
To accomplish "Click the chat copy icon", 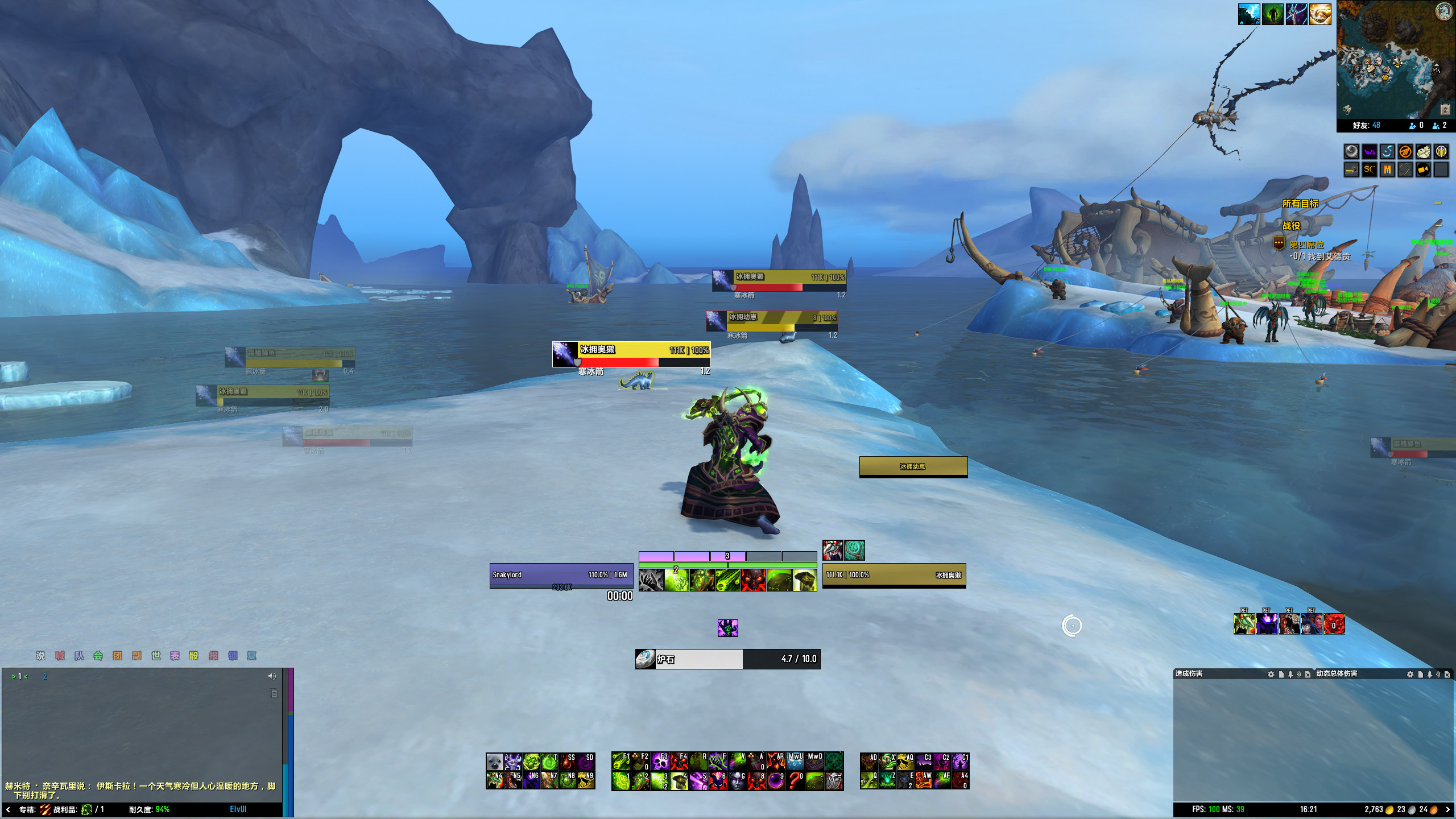I will pyautogui.click(x=274, y=694).
